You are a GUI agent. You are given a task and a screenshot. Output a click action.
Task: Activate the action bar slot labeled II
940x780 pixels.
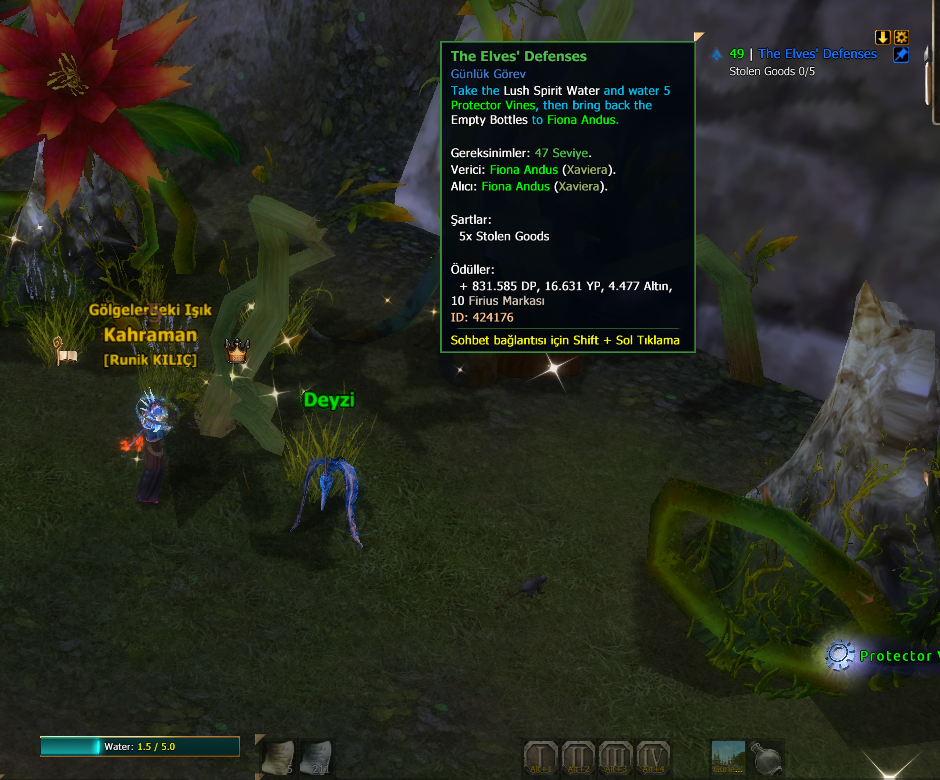(578, 758)
